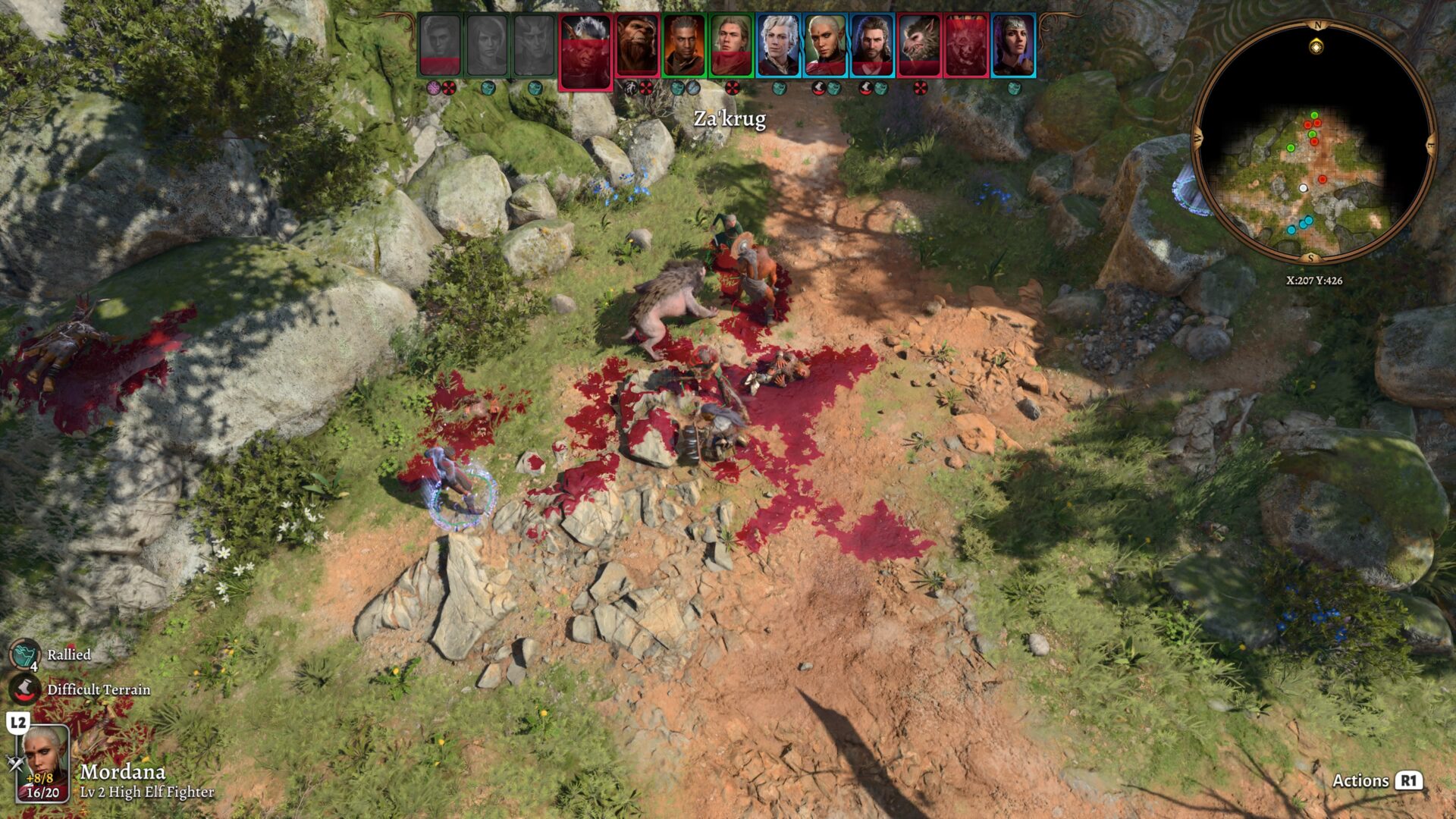Inspect the Difficult Terrain condition icon

pyautogui.click(x=24, y=689)
